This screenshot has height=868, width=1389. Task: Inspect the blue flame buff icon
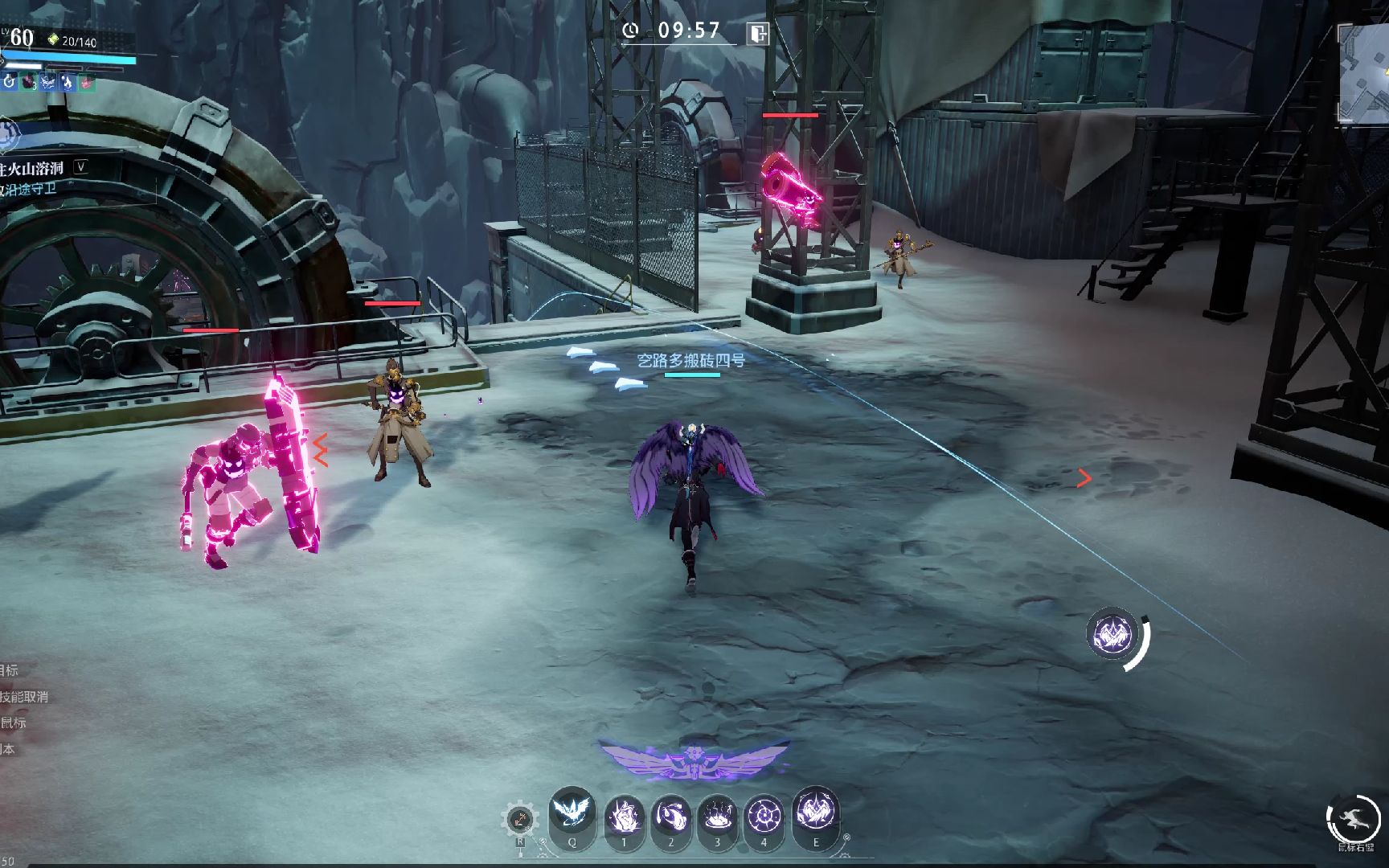[67, 81]
